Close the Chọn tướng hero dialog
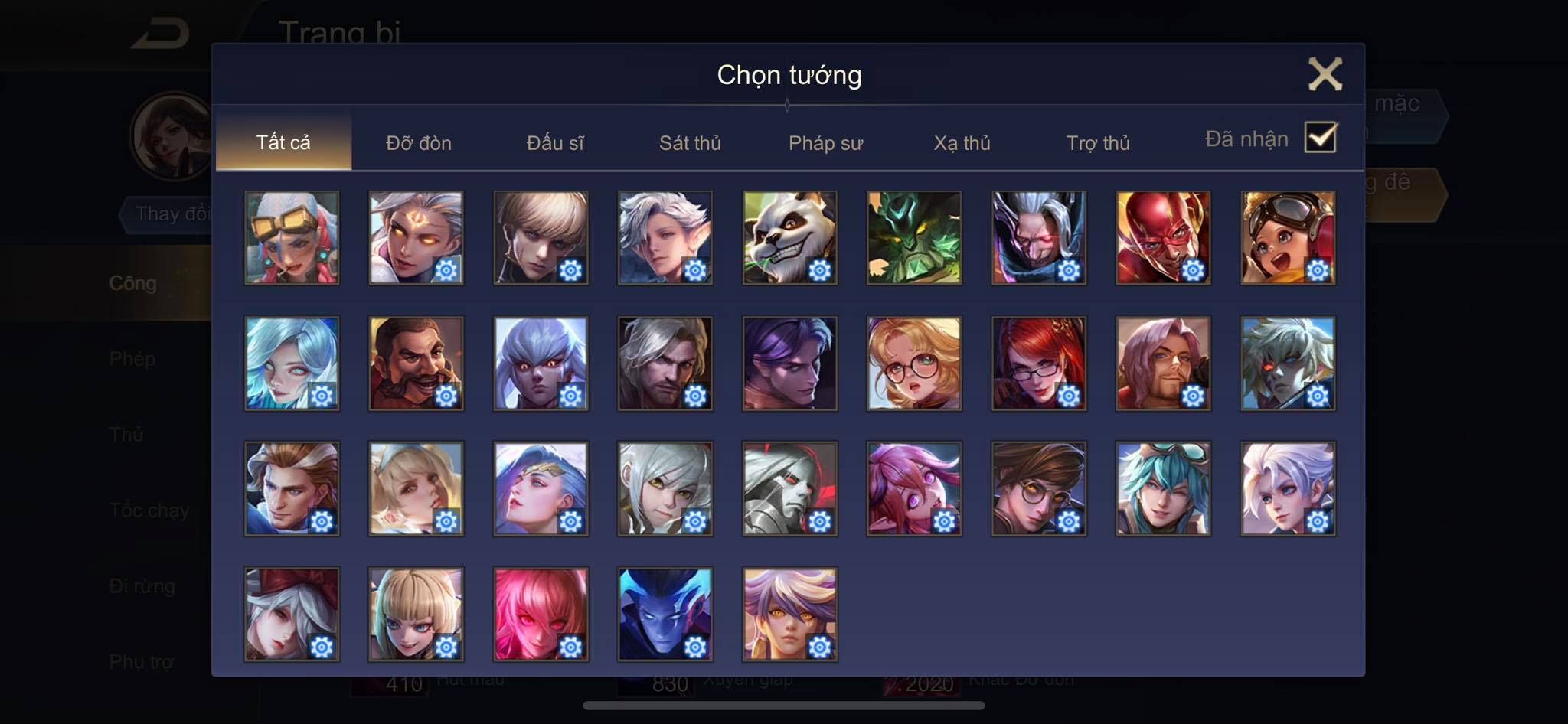 (1325, 74)
